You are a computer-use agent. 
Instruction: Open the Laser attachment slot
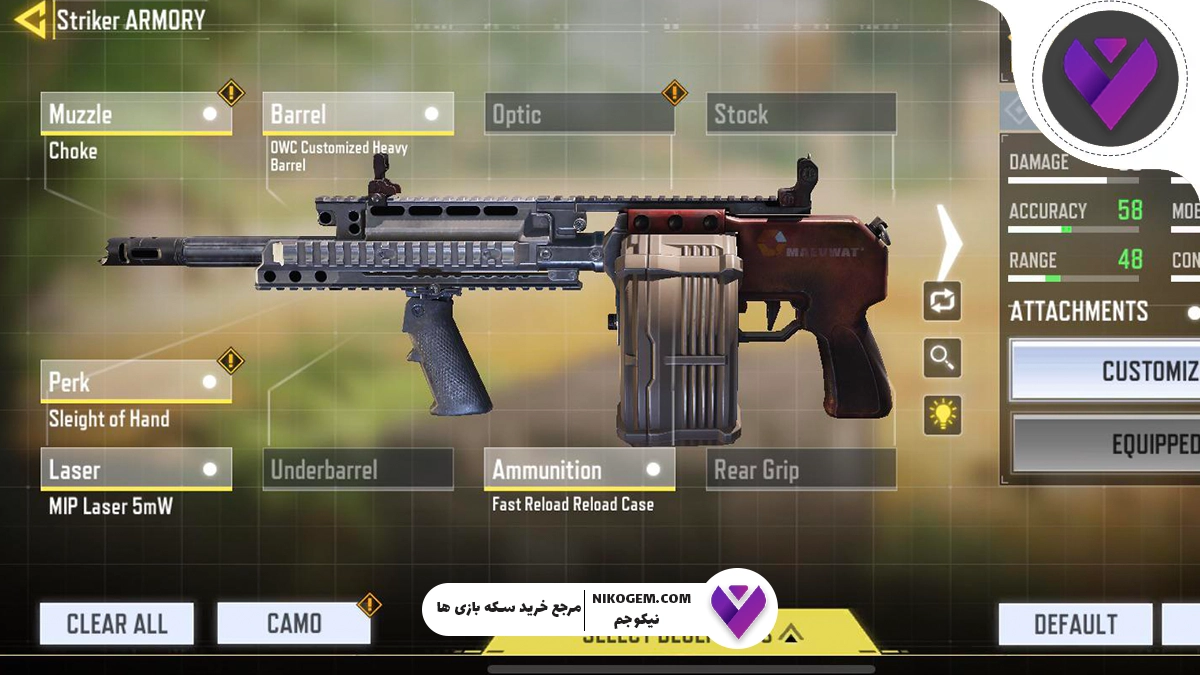pyautogui.click(x=136, y=469)
